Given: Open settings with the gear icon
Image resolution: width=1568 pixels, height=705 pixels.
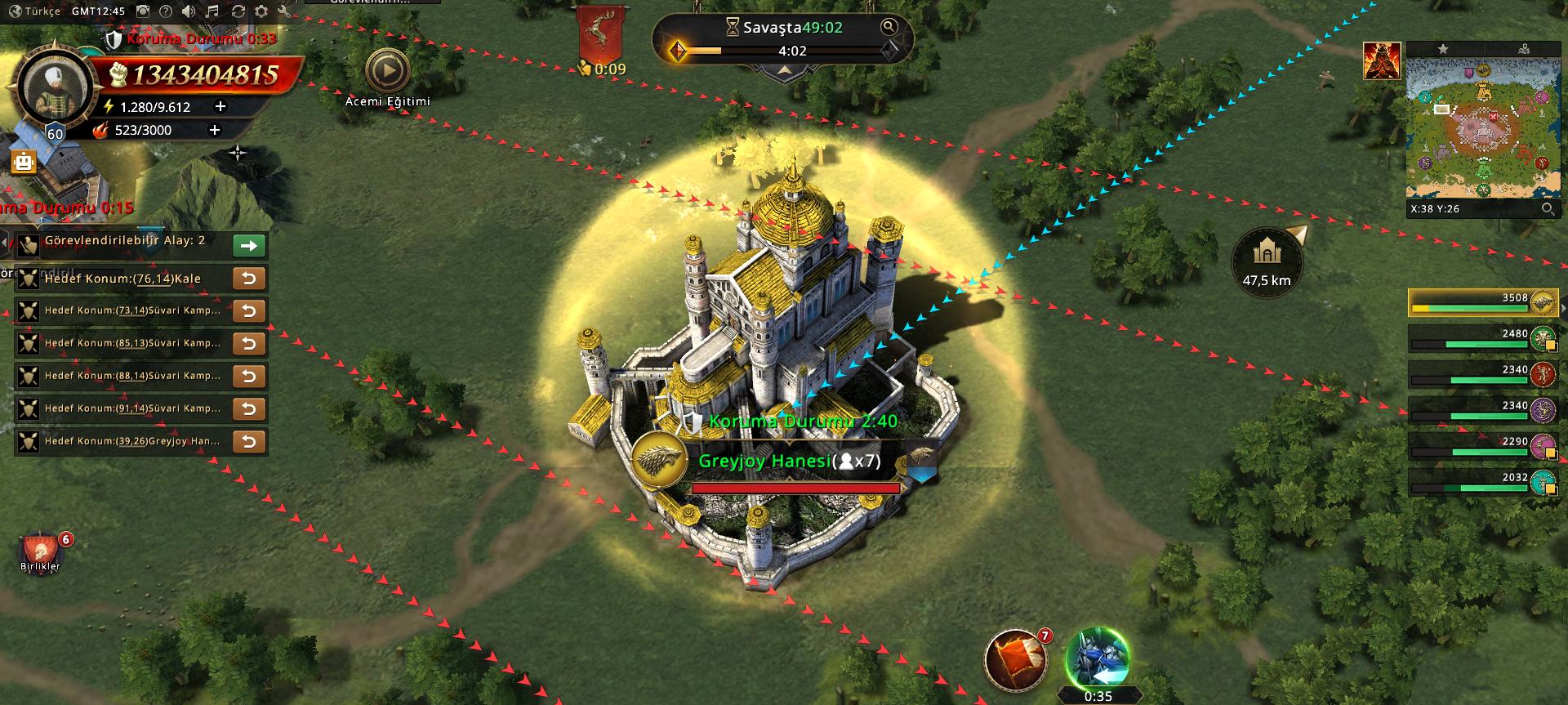Looking at the screenshot, I should 261,11.
